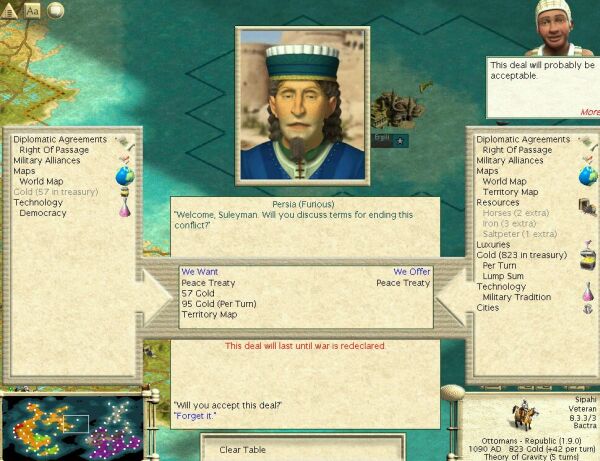Select Democracy from Persia's technology list
Screen dimensions: 600x461
coord(43,213)
